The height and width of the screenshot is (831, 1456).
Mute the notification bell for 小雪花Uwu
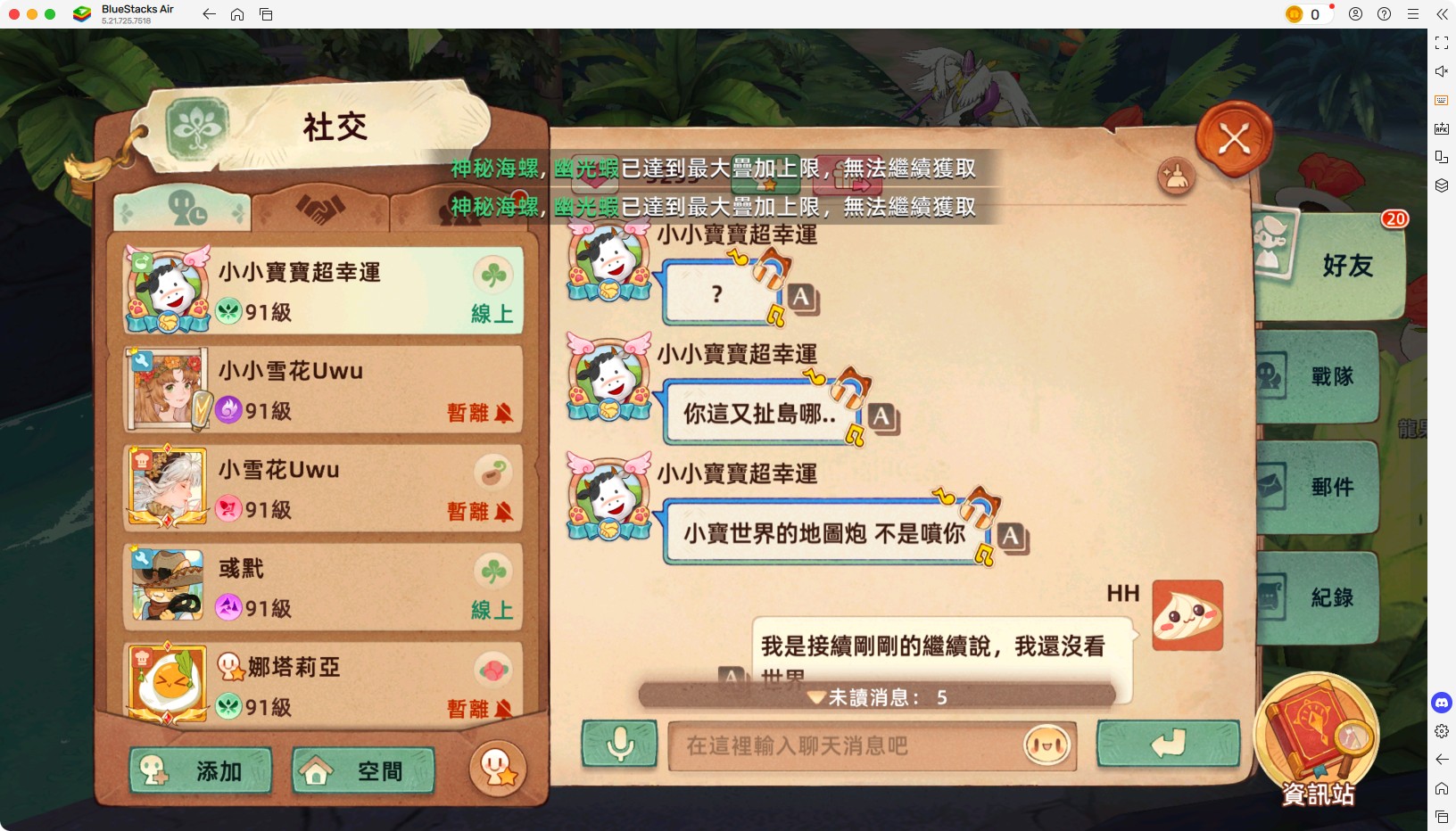506,513
